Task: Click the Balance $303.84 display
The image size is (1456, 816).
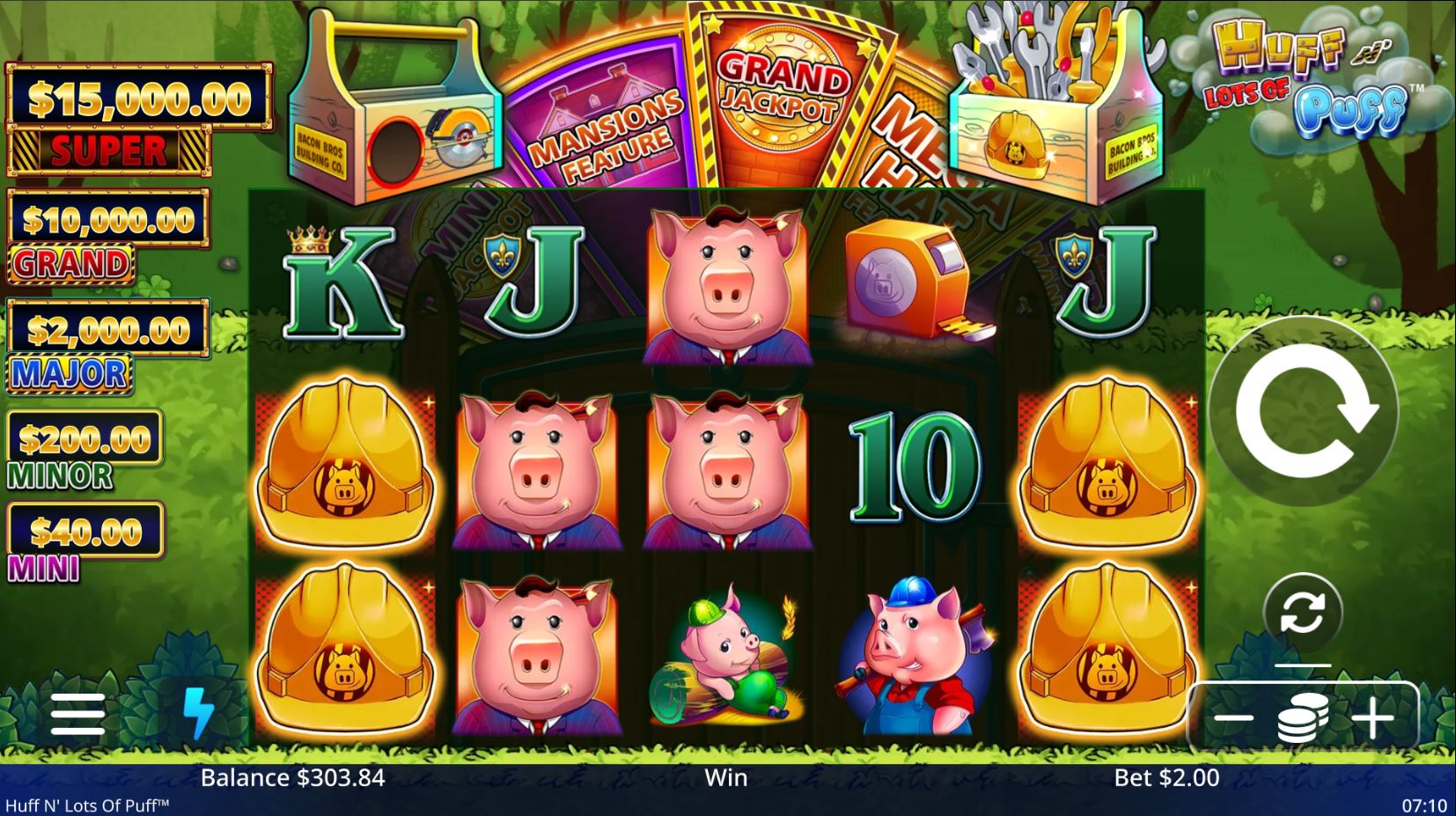Action: pyautogui.click(x=292, y=778)
